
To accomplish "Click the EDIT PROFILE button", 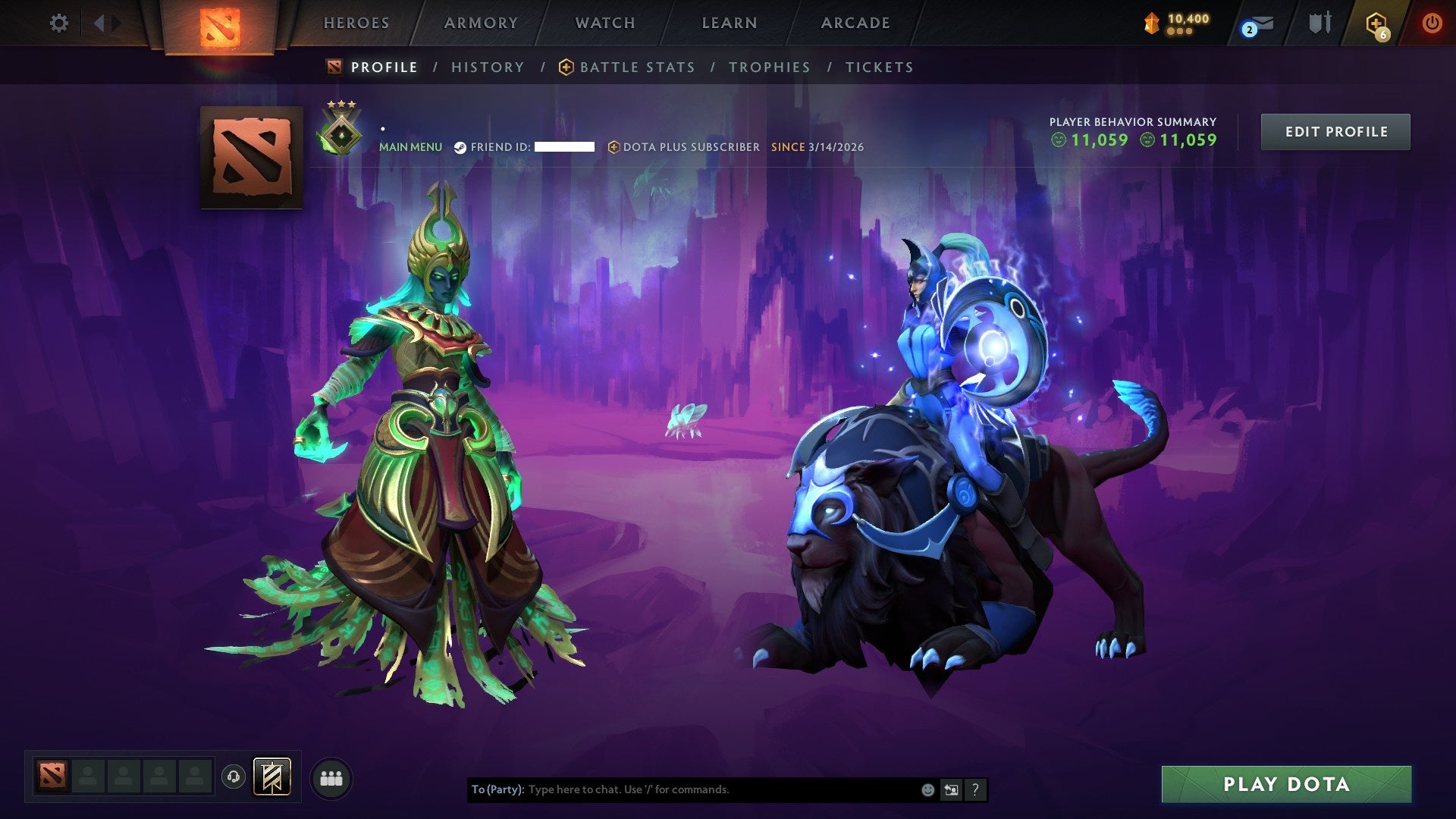I will (1335, 130).
